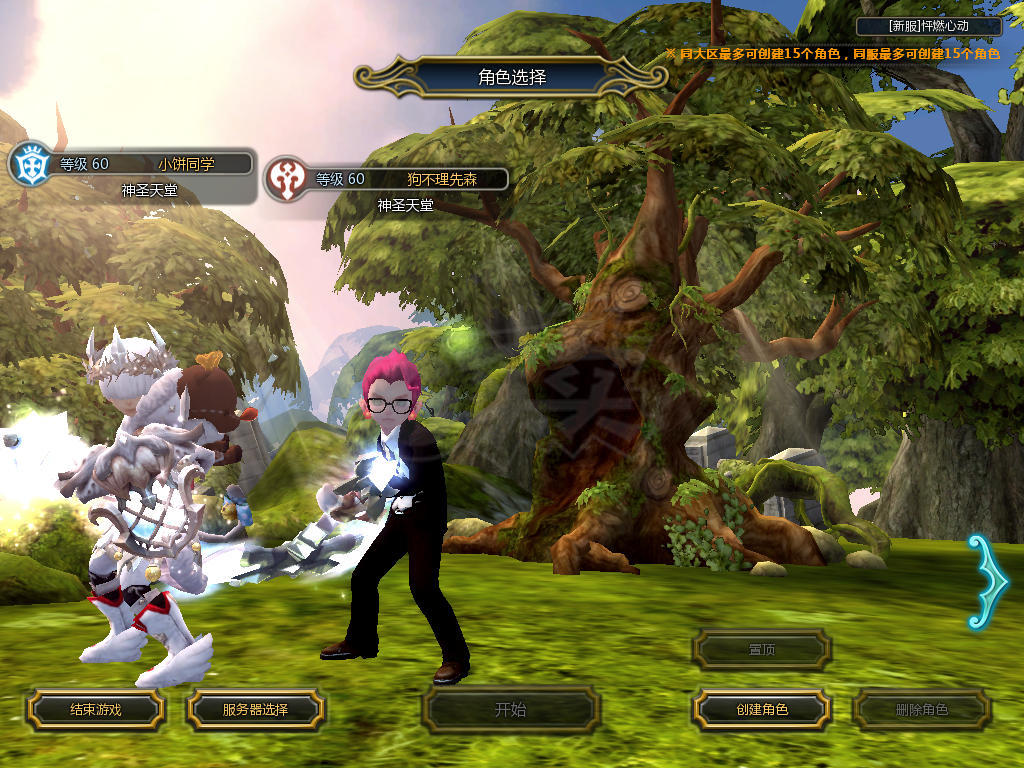Image resolution: width=1024 pixels, height=768 pixels.
Task: Click the 置顶 pin-to-top button
Action: pyautogui.click(x=761, y=650)
